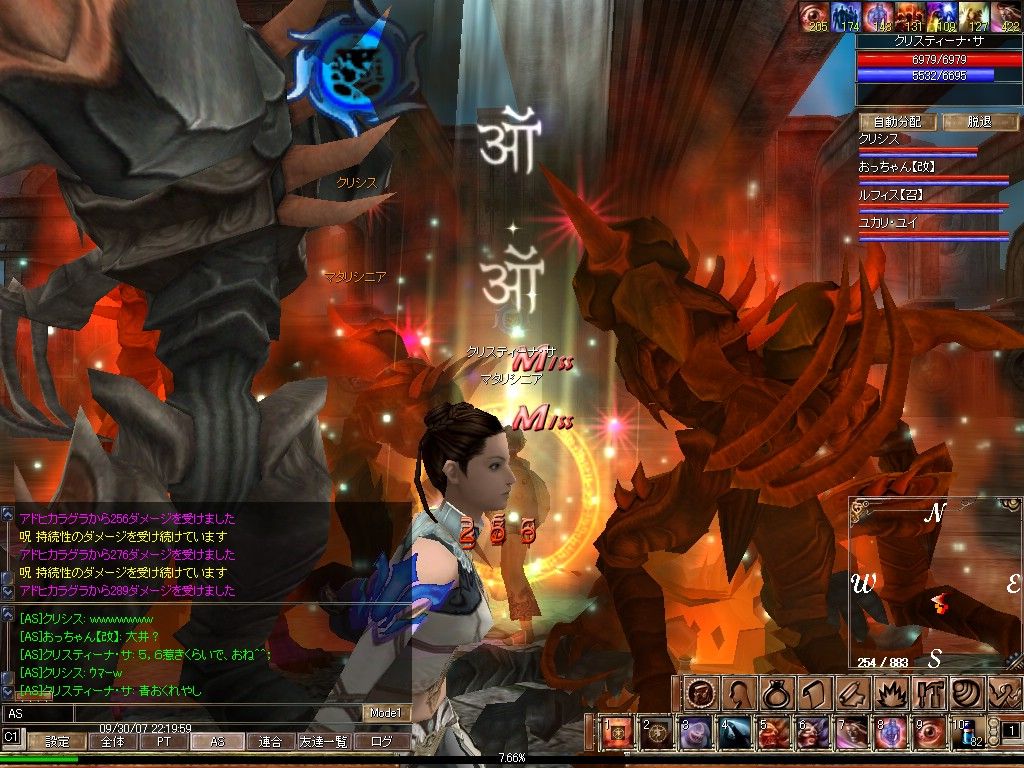
Task: Leave the party with 脱退 button
Action: click(977, 122)
